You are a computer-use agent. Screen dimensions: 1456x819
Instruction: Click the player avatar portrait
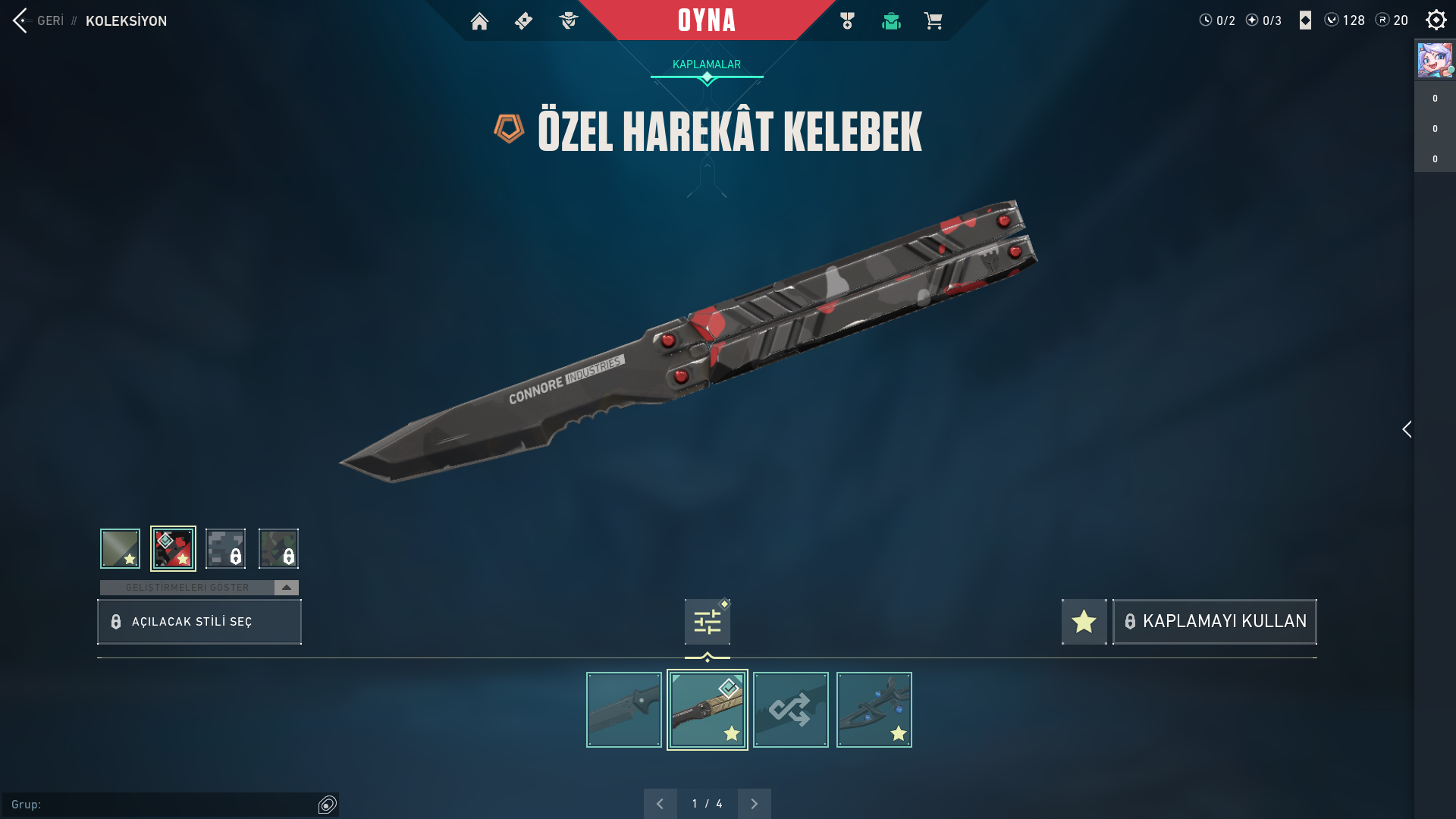coord(1435,60)
